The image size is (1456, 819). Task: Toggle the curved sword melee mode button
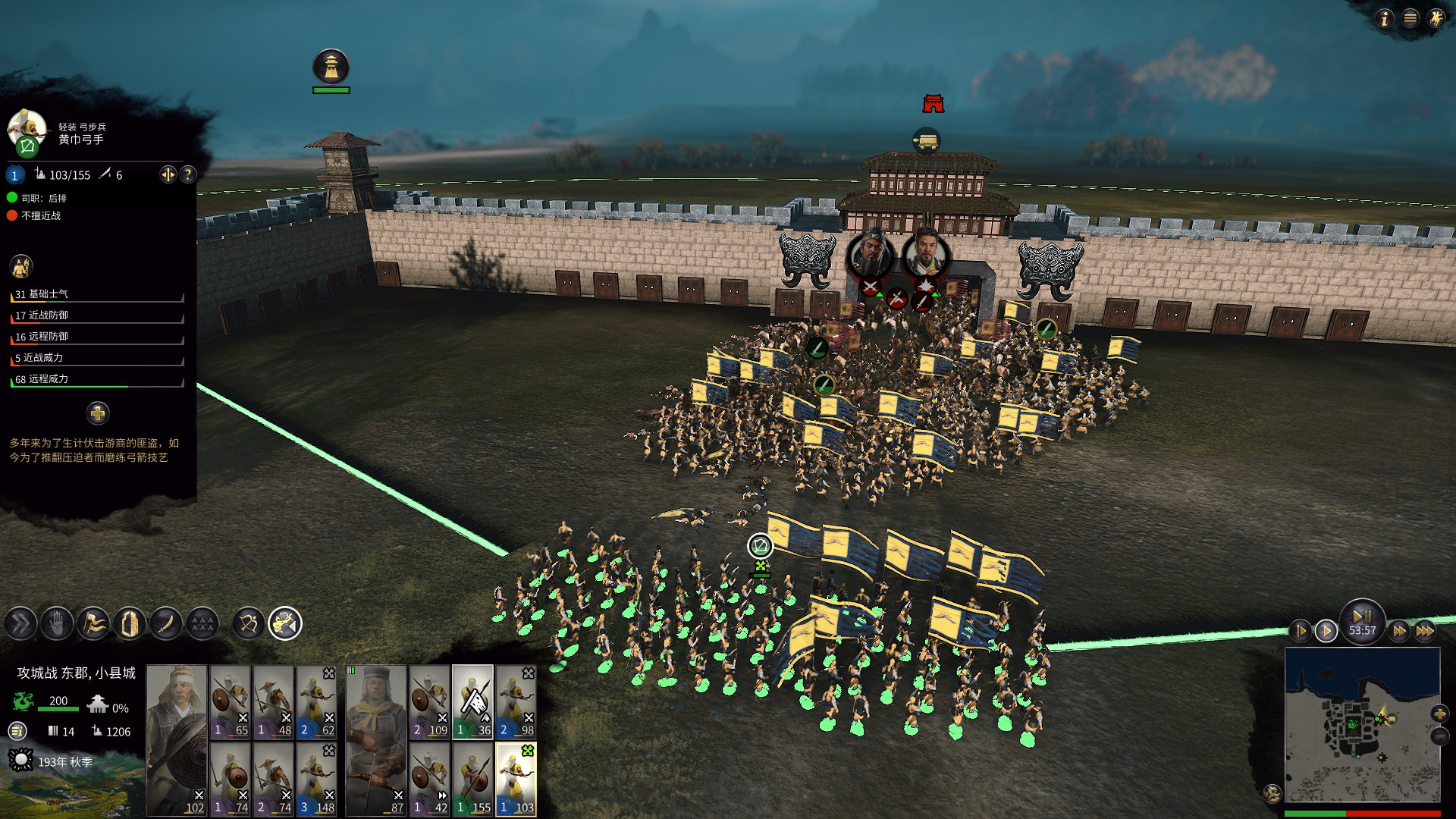(166, 624)
